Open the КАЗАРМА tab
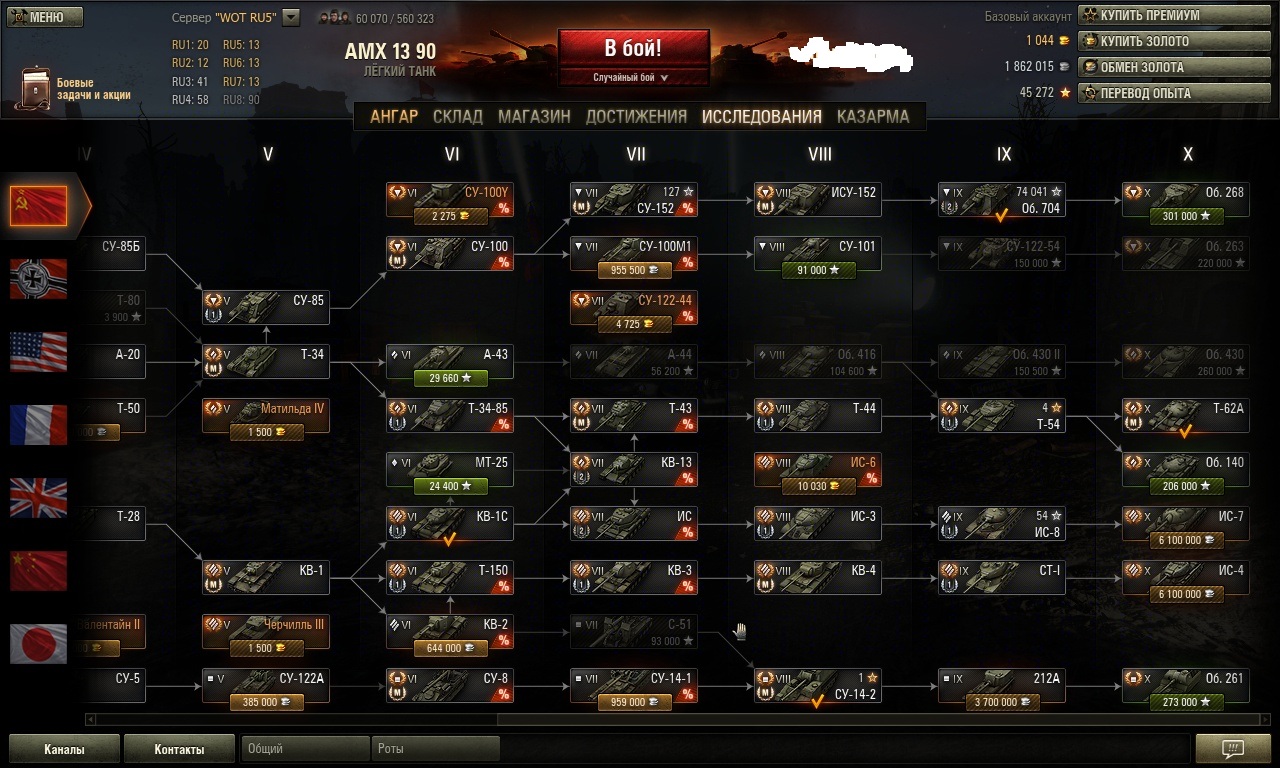The image size is (1280, 768). 873,116
